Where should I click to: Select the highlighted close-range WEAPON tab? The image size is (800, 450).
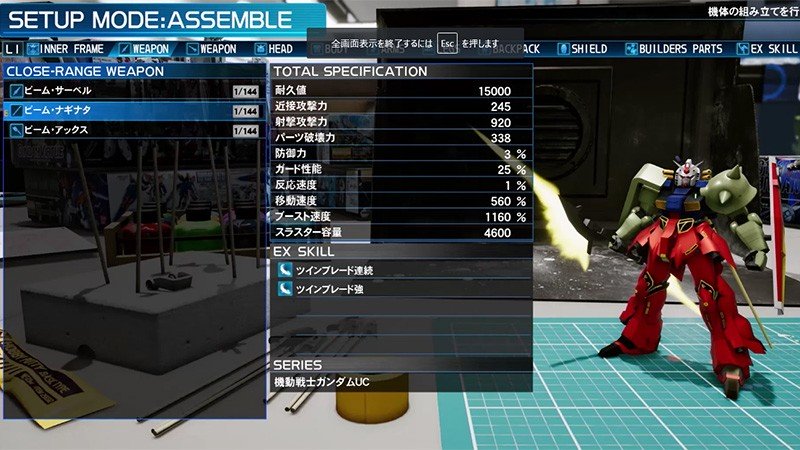click(x=143, y=48)
